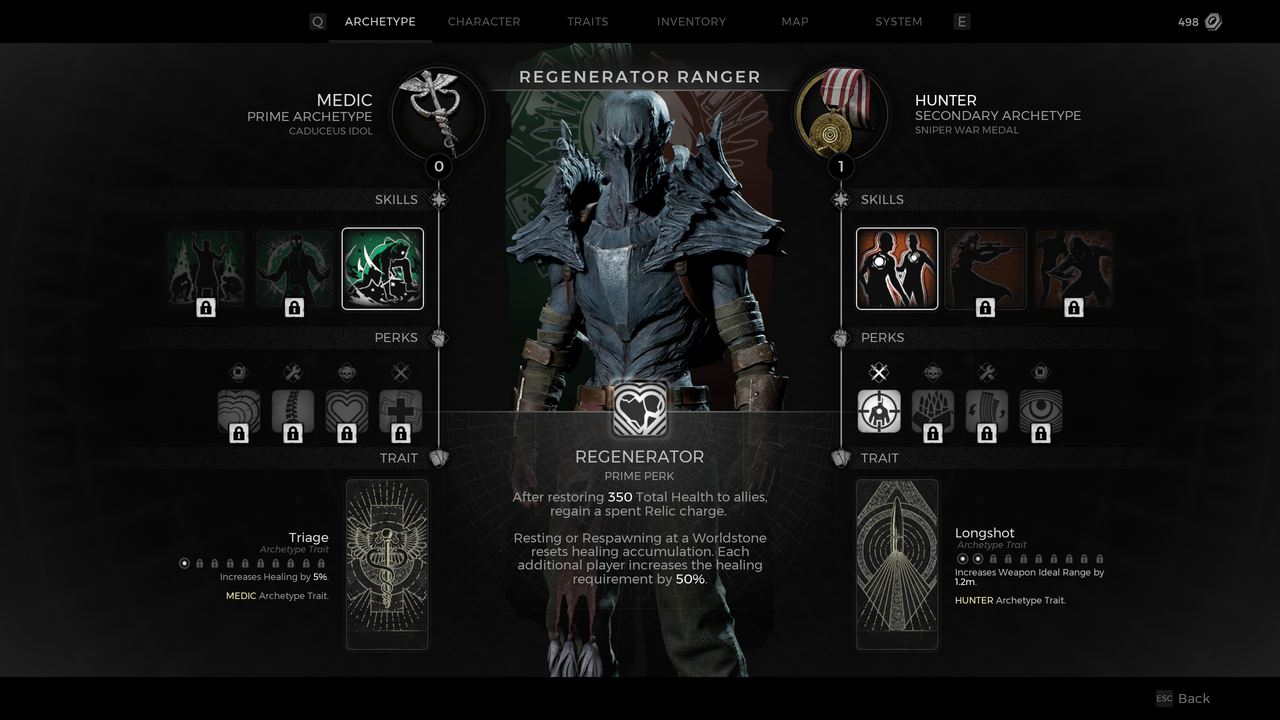1280x720 pixels.
Task: Click the filled first pip of Triage trait
Action: [x=184, y=563]
